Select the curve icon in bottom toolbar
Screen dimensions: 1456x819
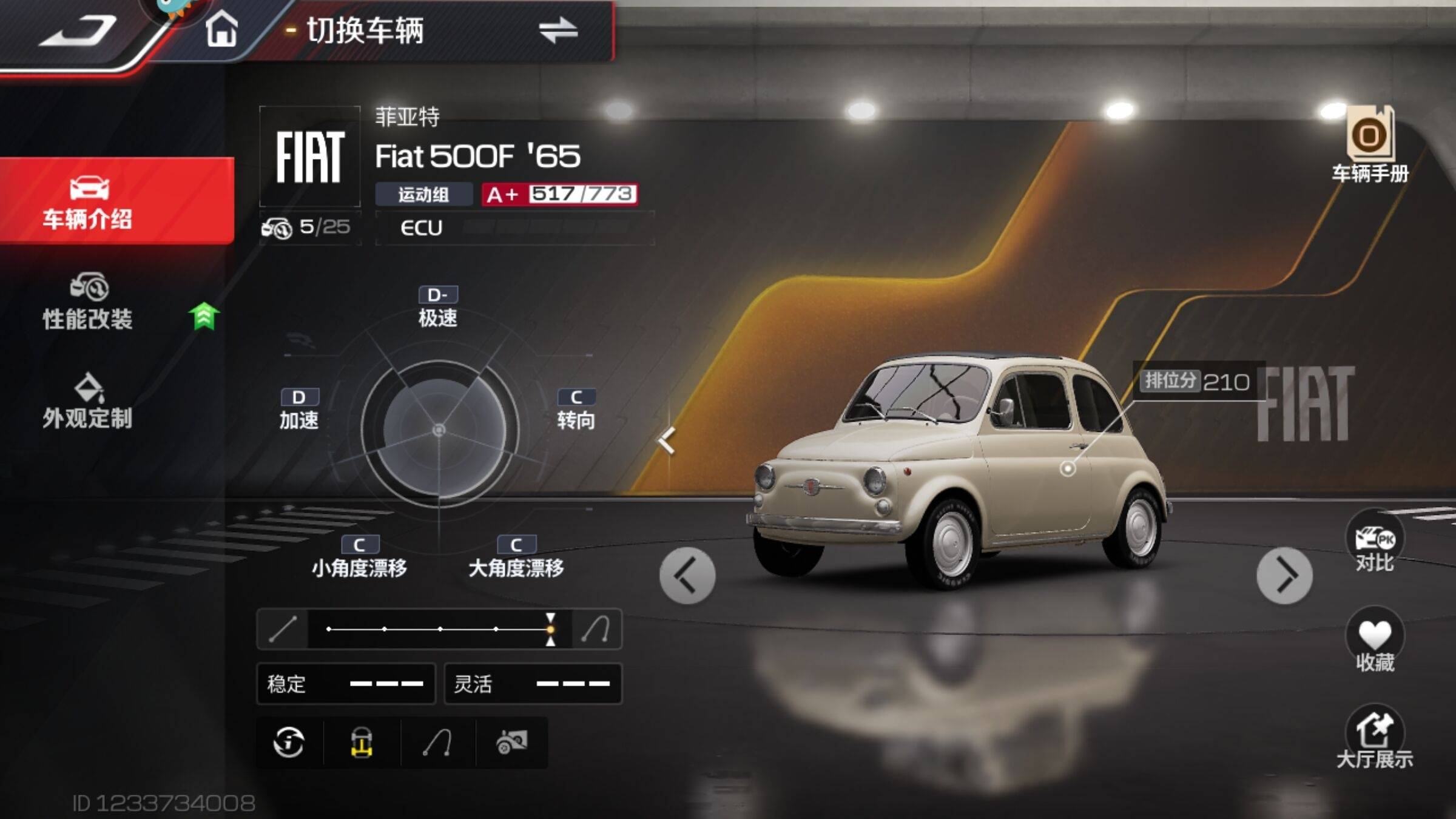(x=437, y=743)
